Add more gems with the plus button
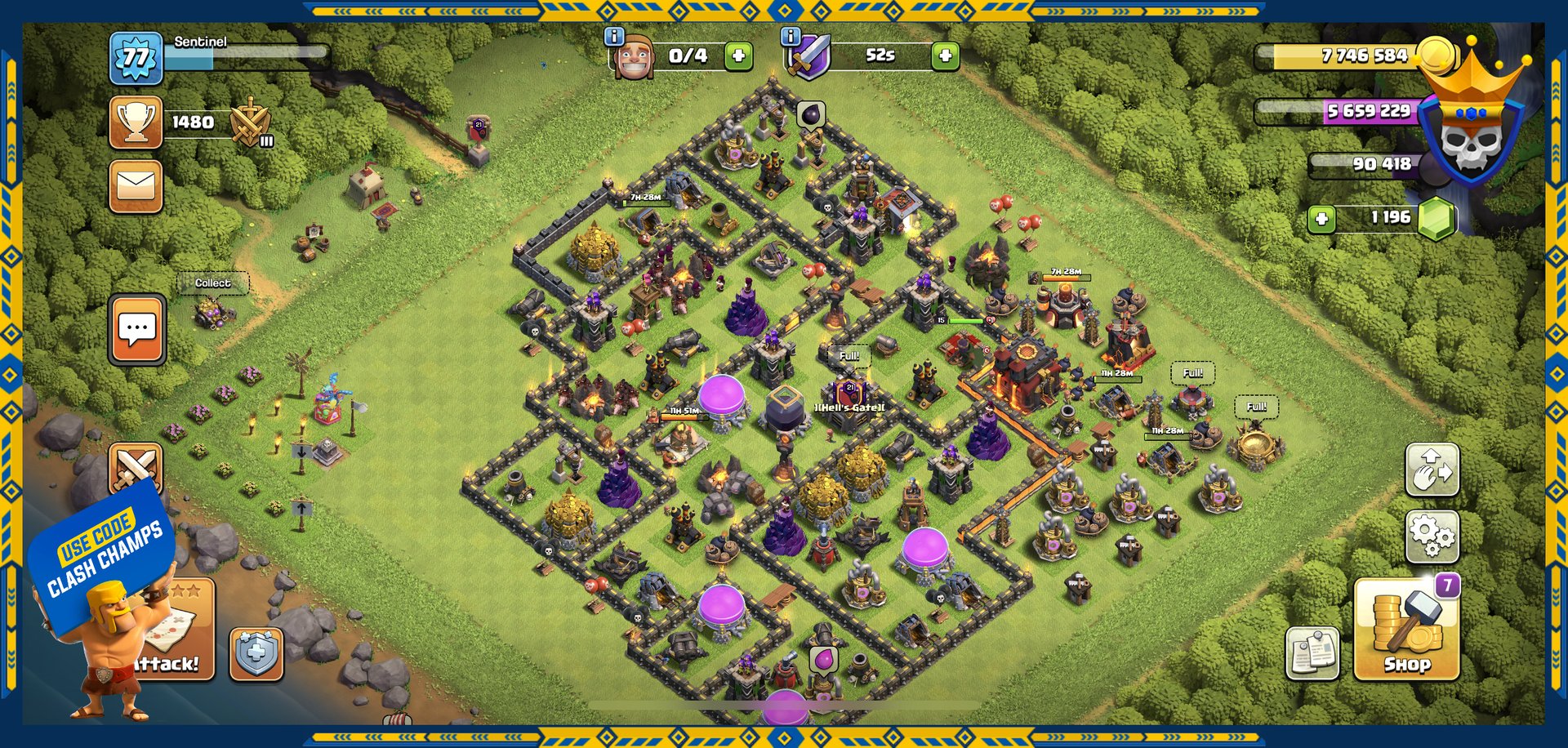1568x748 pixels. point(1321,218)
